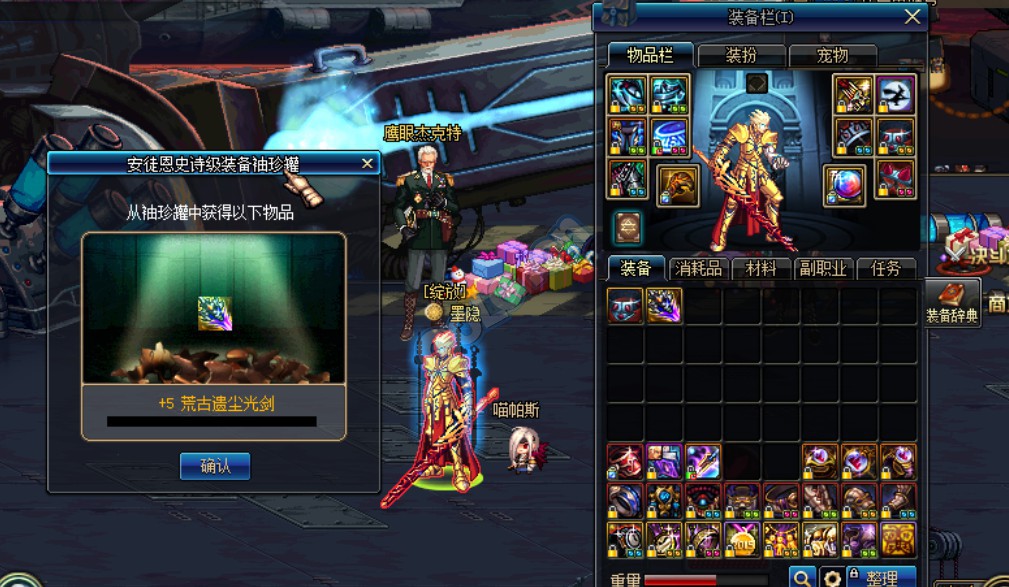Select the equipped magic orb slot
This screenshot has height=587, width=1009.
[x=843, y=185]
